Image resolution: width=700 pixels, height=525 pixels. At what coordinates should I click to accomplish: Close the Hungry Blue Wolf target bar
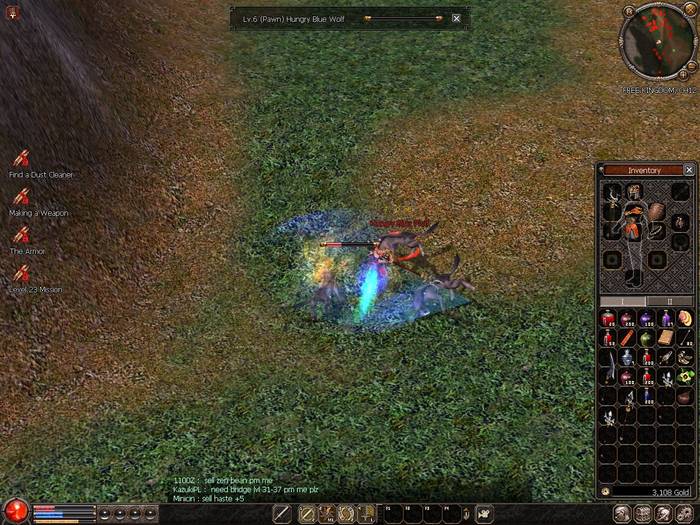456,18
